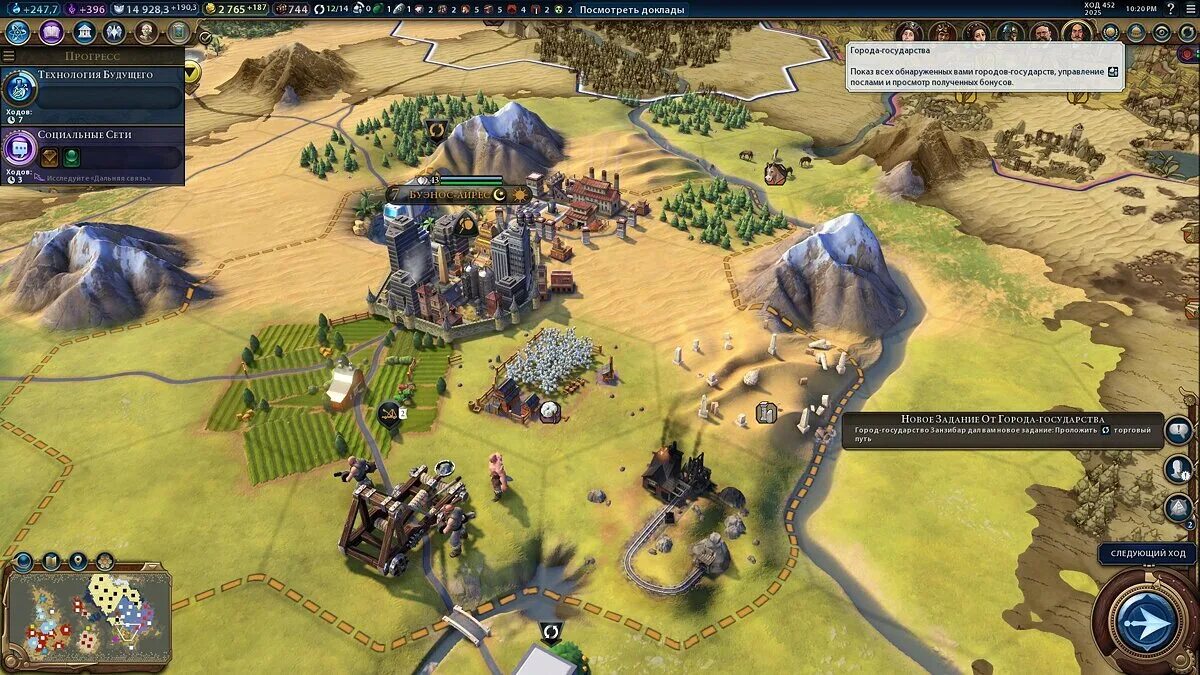This screenshot has width=1200, height=675.
Task: Open the religion panel with winged icon
Action: [115, 32]
